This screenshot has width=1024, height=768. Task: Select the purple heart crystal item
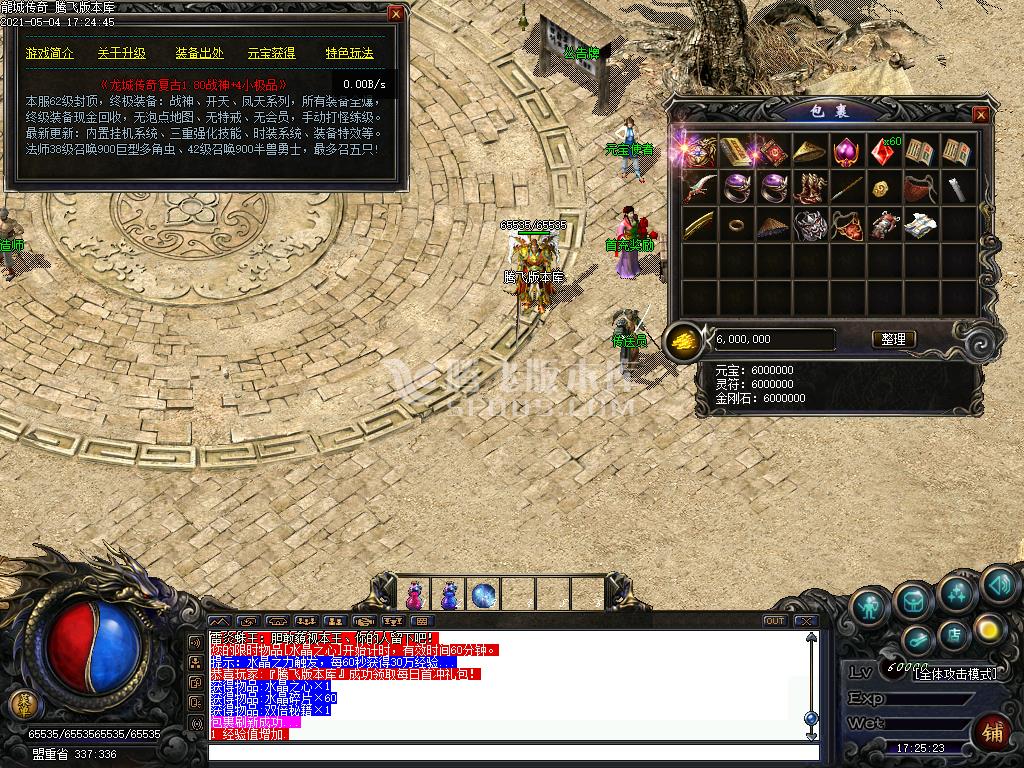point(846,152)
